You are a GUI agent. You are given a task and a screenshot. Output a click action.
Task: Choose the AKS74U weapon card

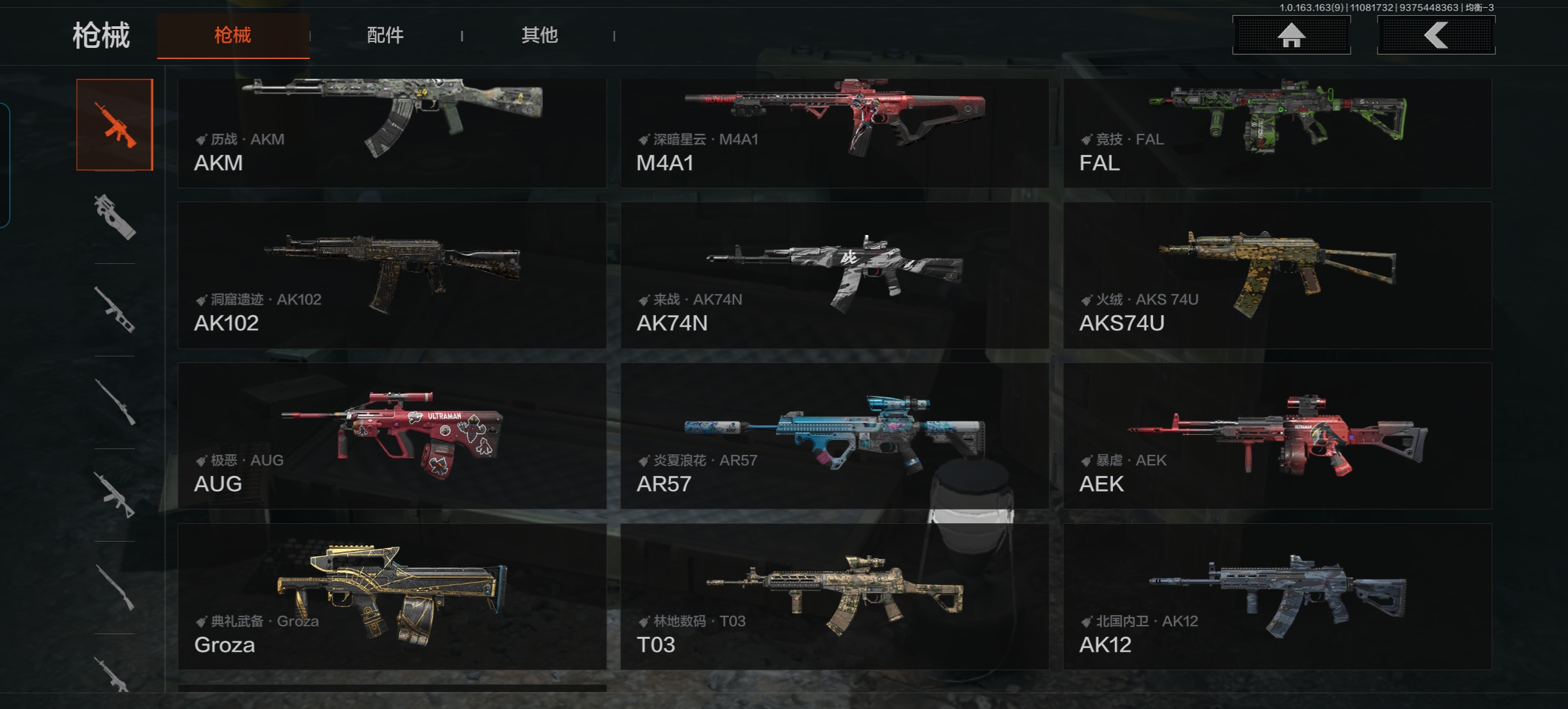1277,275
